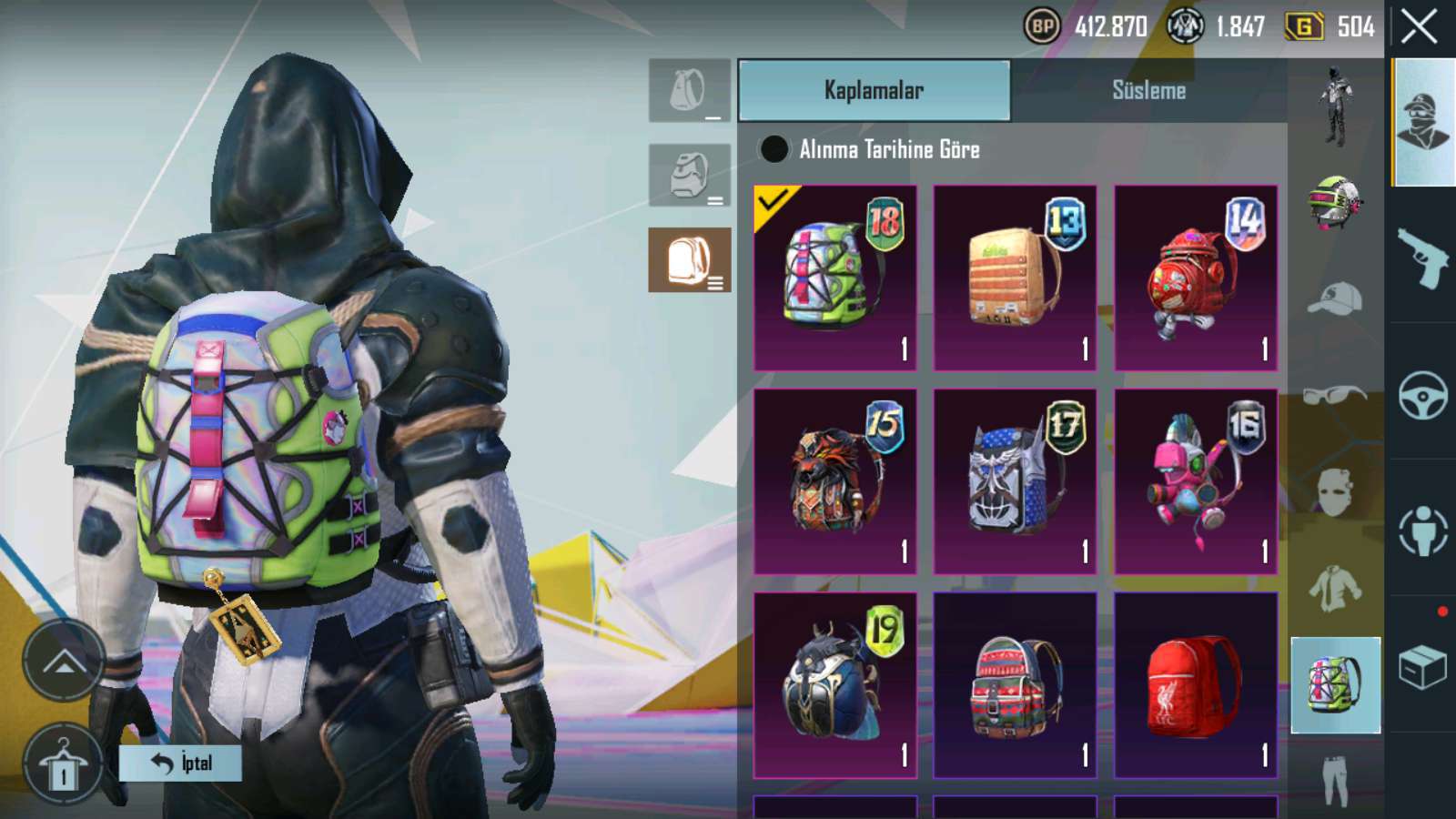
Task: Choose the level 16 pink robot backpack
Action: click(1196, 481)
